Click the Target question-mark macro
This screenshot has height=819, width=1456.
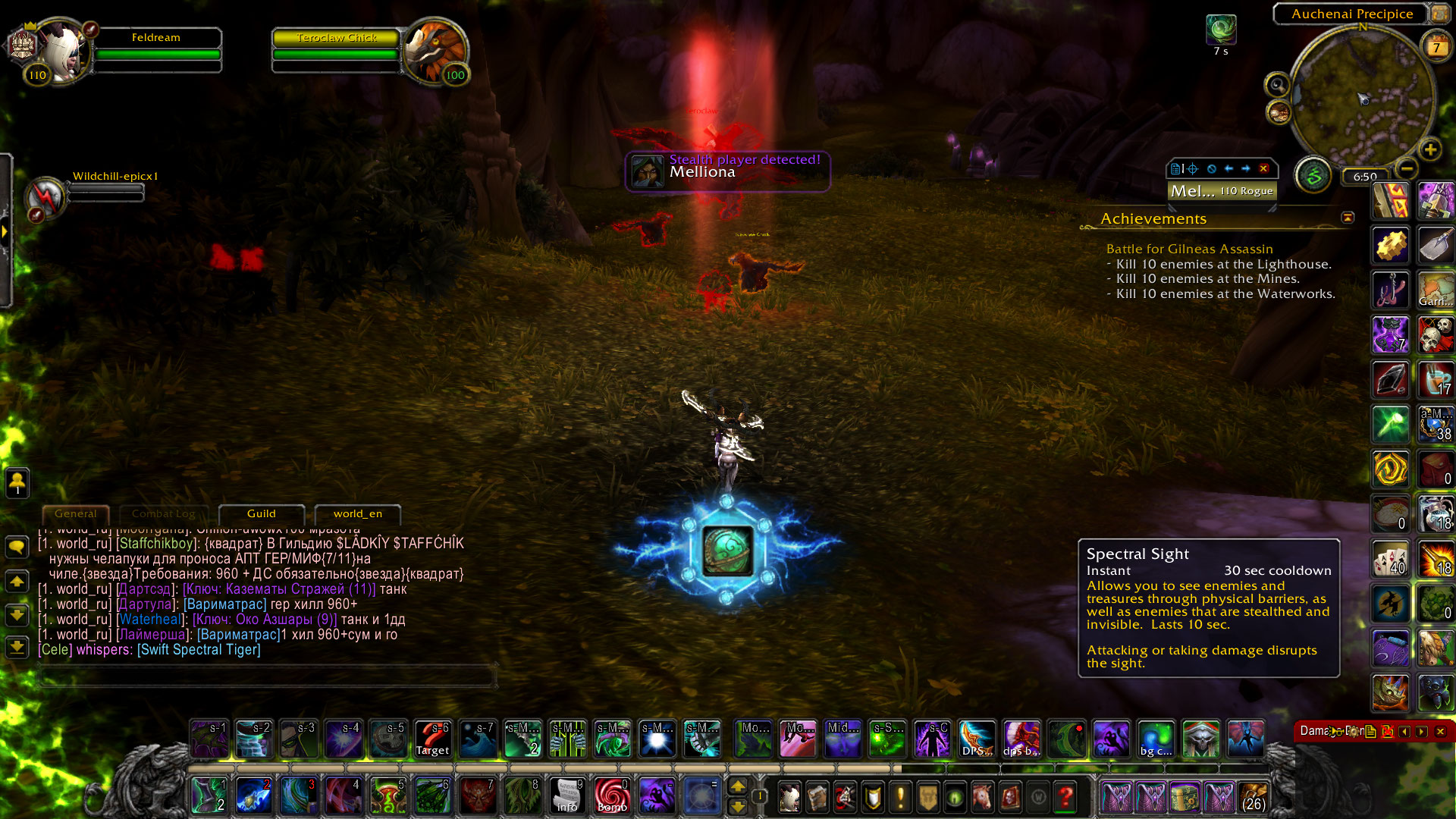coord(433,739)
